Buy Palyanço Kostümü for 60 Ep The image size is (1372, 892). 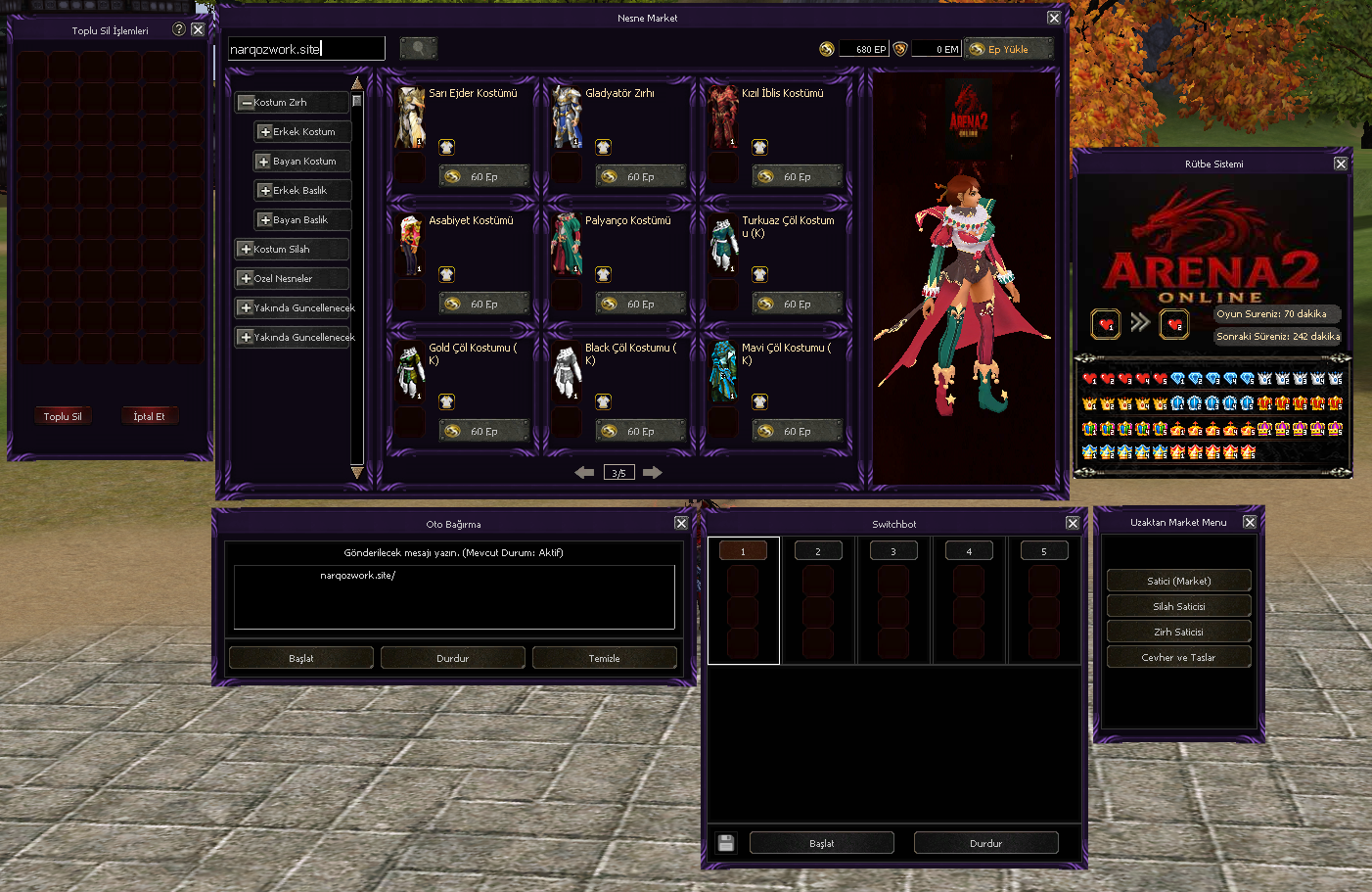pyautogui.click(x=640, y=305)
